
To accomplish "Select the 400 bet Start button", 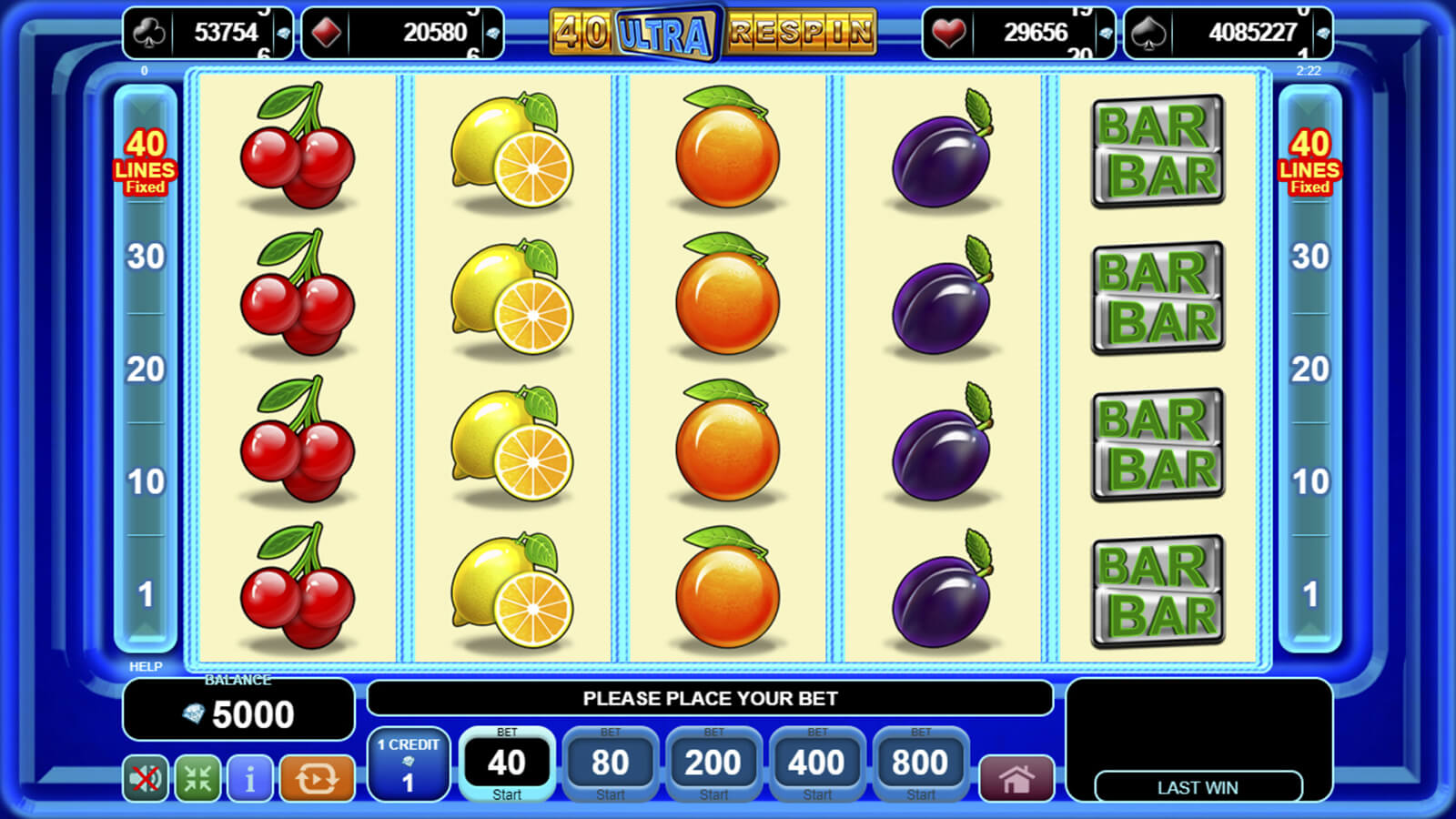I will (x=816, y=764).
